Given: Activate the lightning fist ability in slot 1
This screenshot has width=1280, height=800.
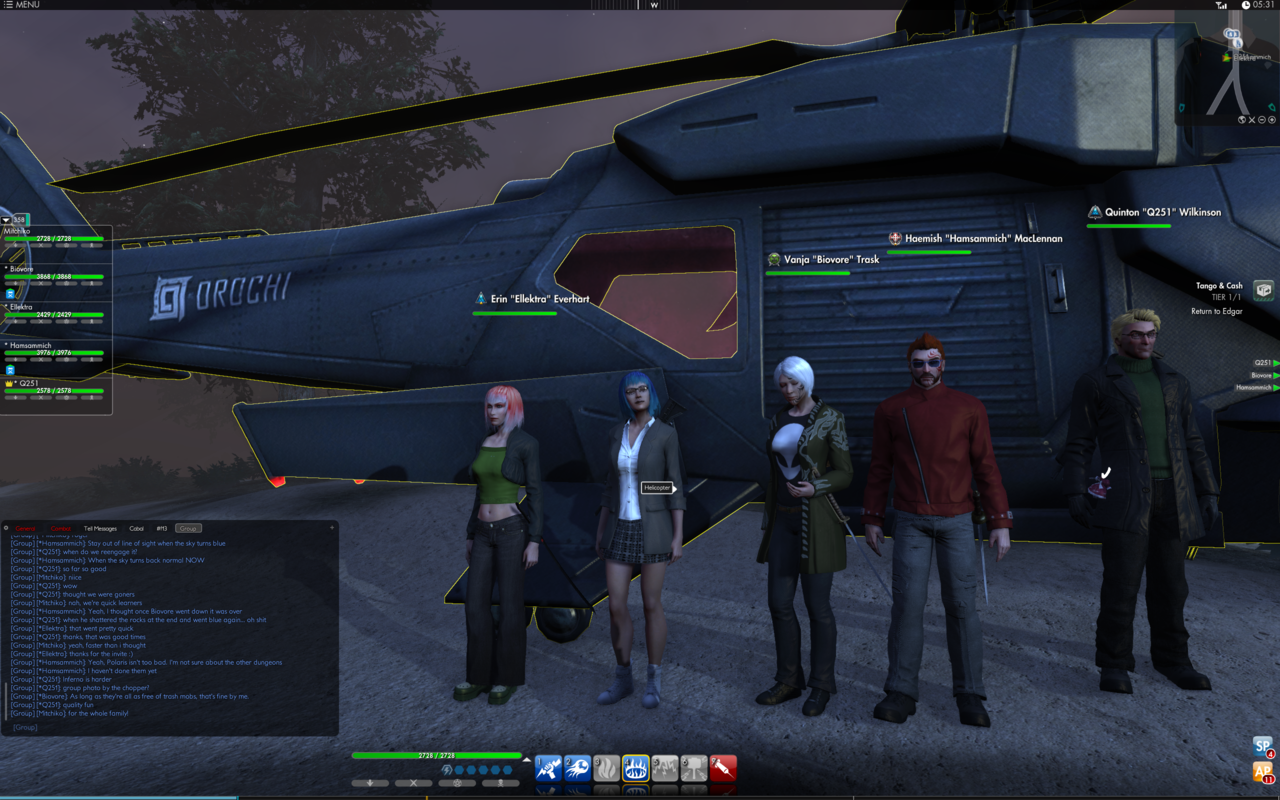Looking at the screenshot, I should [548, 768].
